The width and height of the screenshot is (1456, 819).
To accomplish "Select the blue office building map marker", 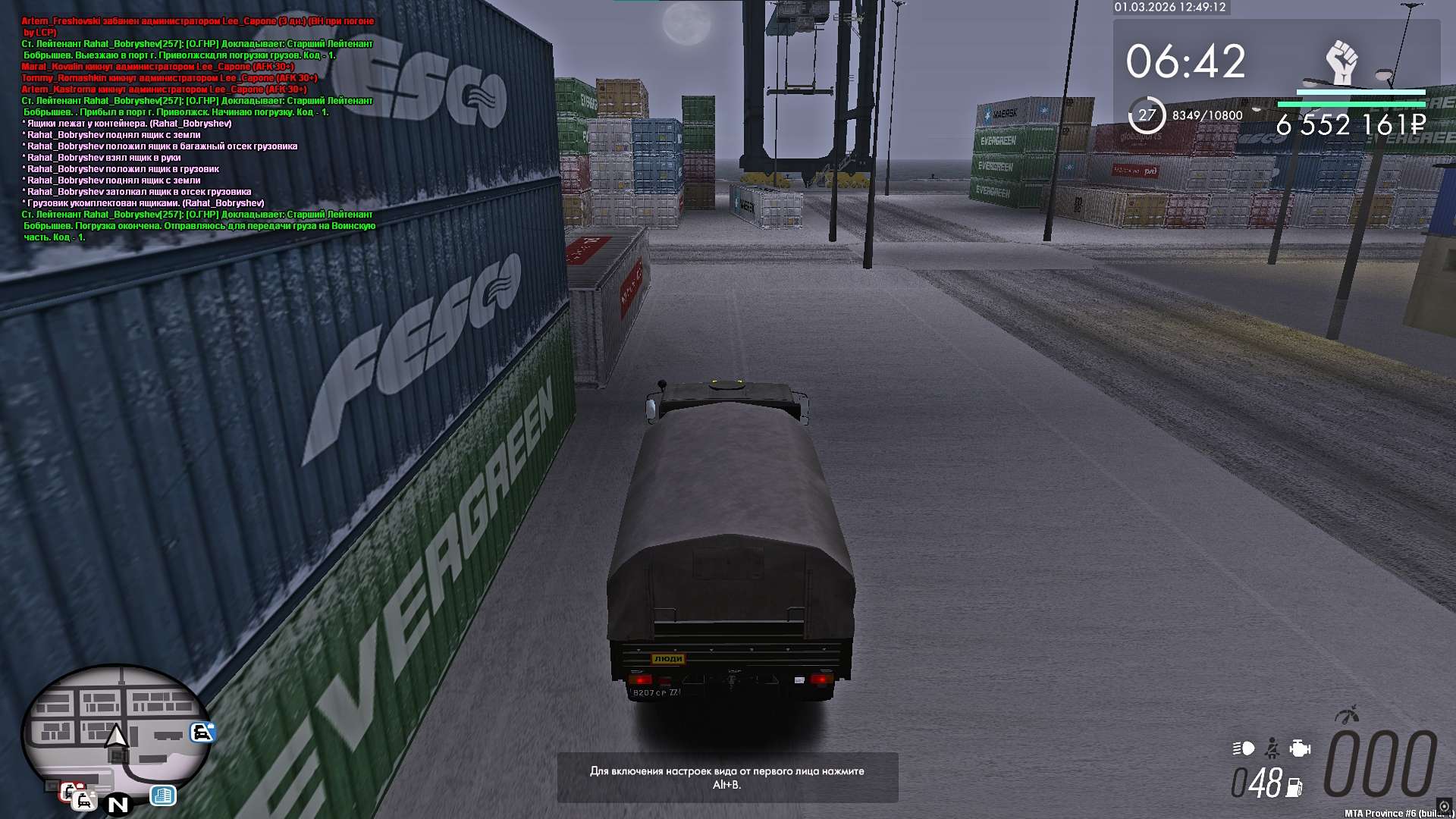I will [163, 795].
